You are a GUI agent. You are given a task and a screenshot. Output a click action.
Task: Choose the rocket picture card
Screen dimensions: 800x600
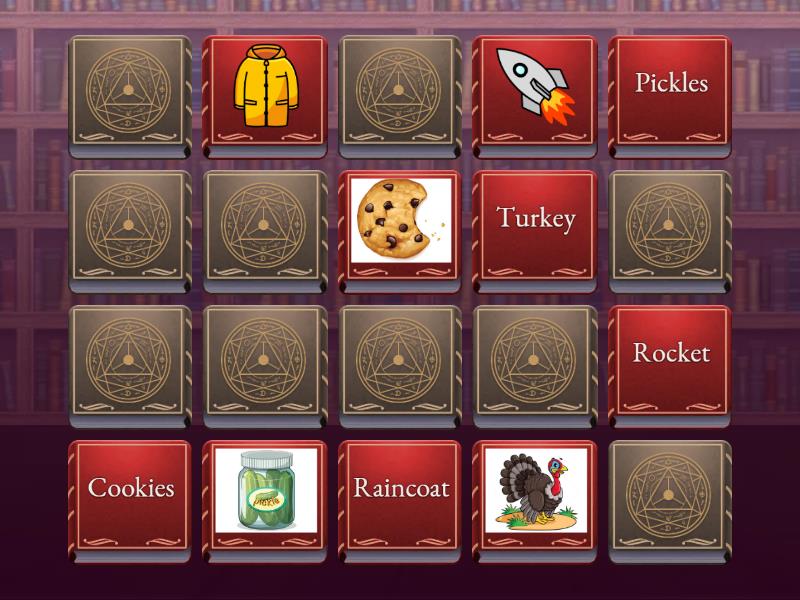click(x=535, y=93)
